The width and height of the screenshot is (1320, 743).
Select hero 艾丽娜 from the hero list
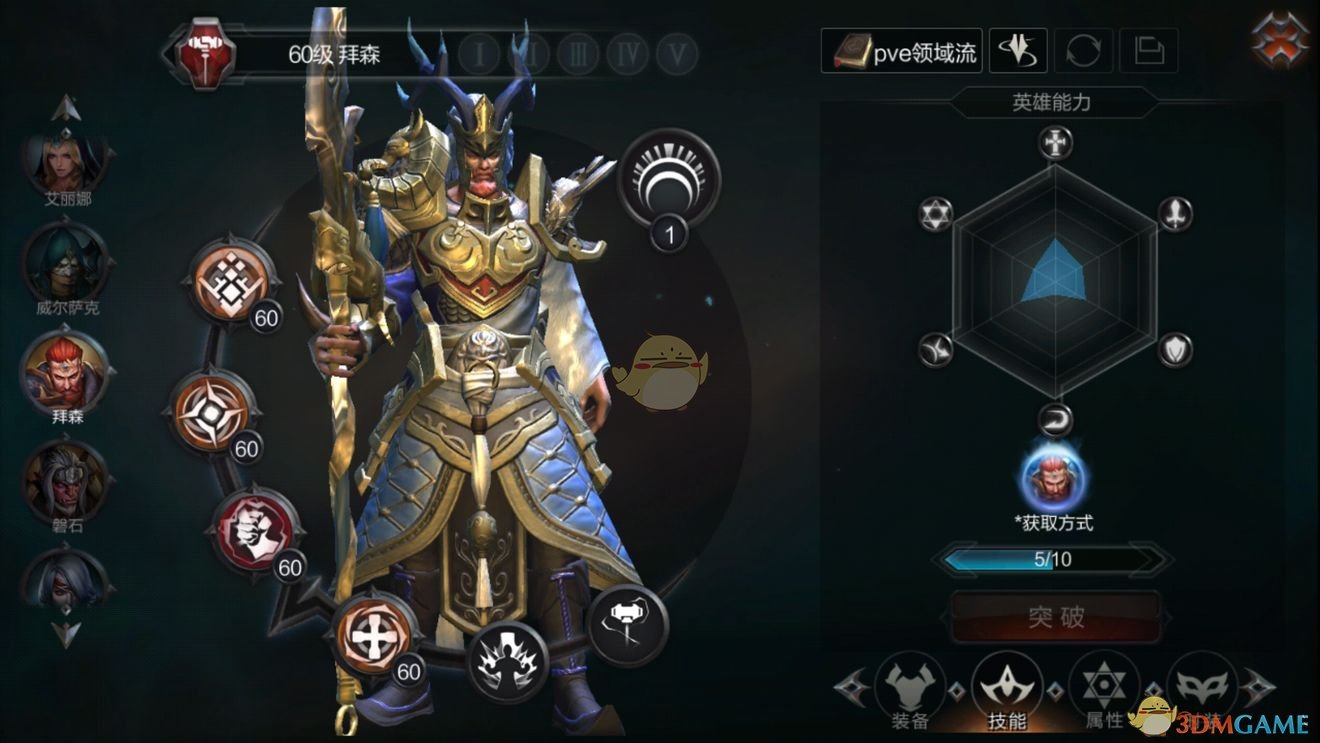point(67,160)
